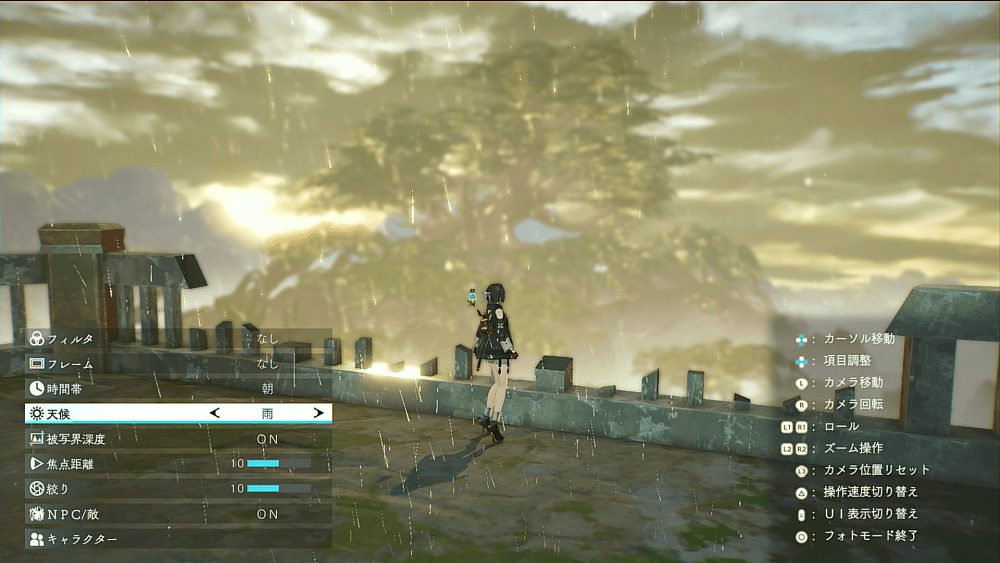Select the フィルタ (filter) row
This screenshot has width=1000, height=563.
[178, 339]
